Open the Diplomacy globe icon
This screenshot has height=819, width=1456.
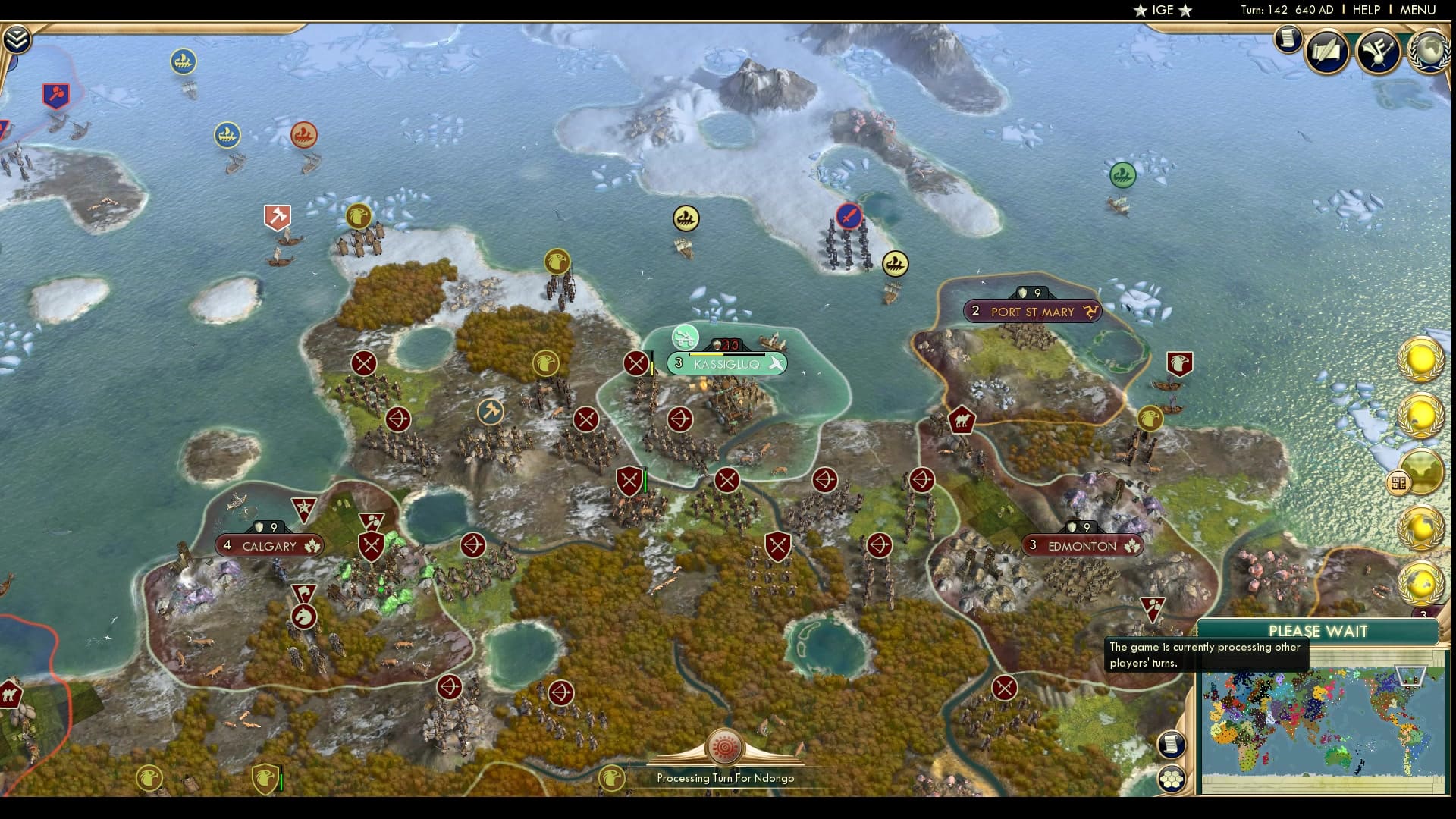1428,52
